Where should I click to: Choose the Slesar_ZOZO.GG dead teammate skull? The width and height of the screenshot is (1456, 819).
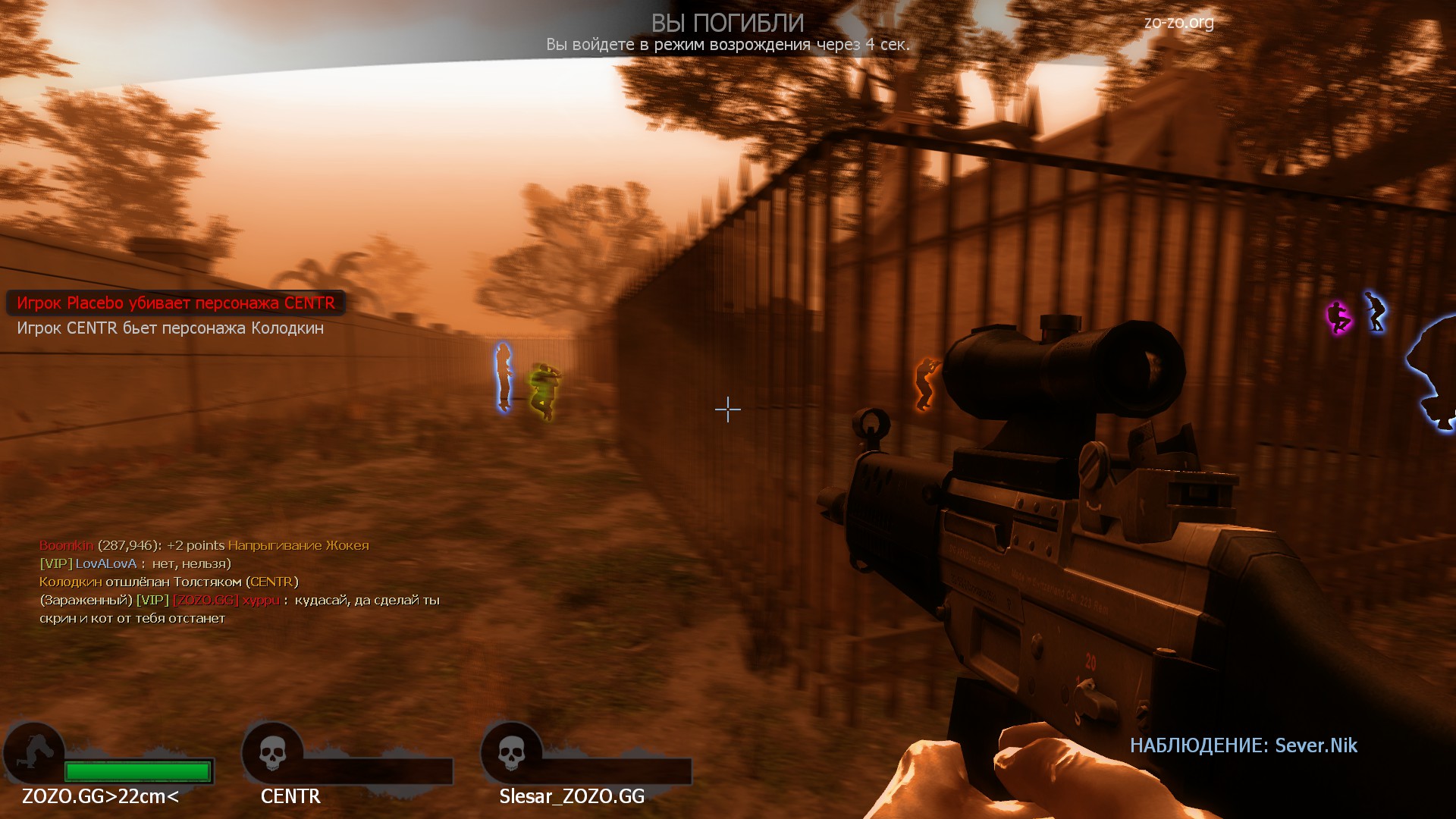click(511, 753)
